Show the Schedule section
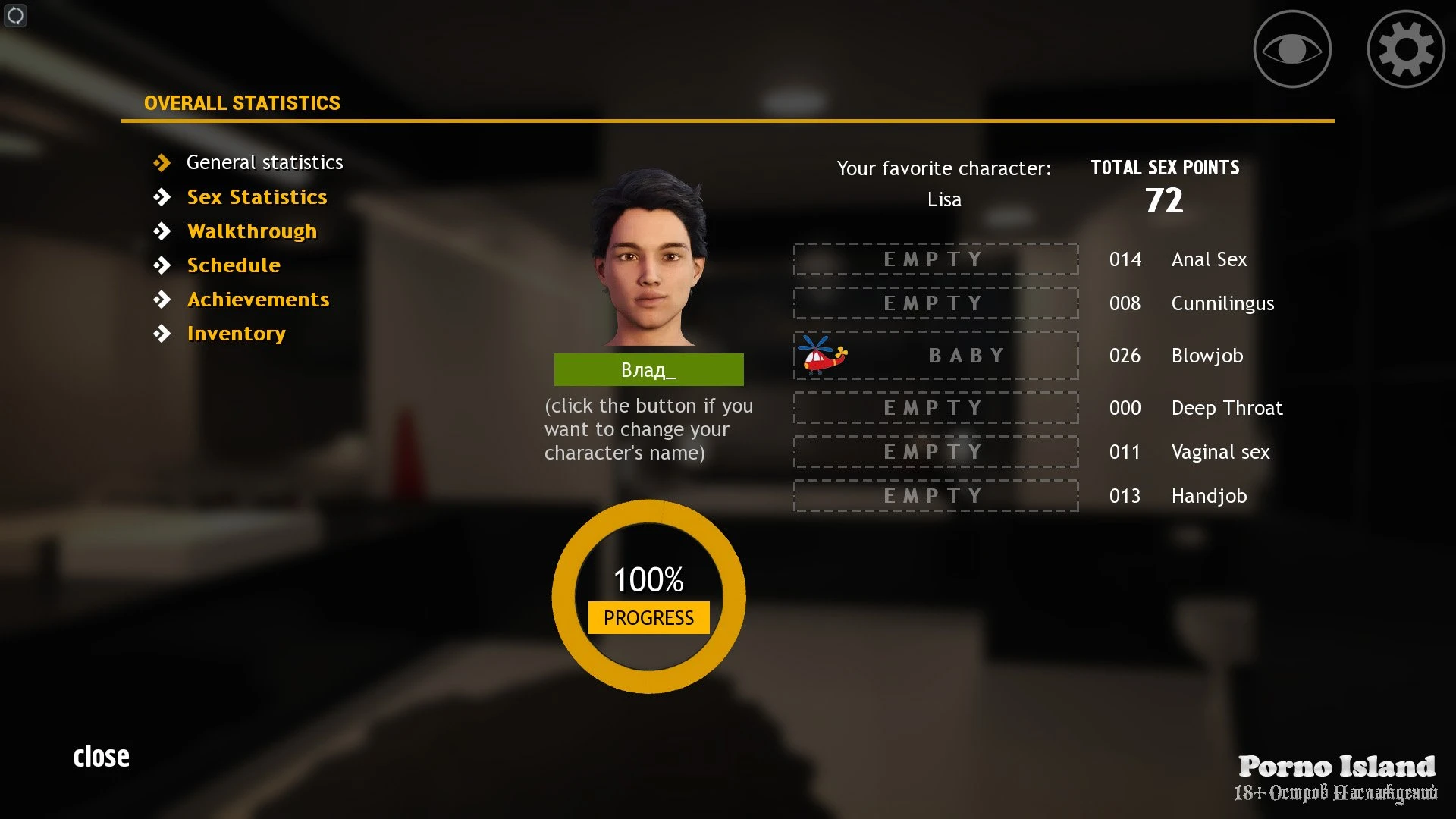The height and width of the screenshot is (819, 1456). [x=234, y=265]
